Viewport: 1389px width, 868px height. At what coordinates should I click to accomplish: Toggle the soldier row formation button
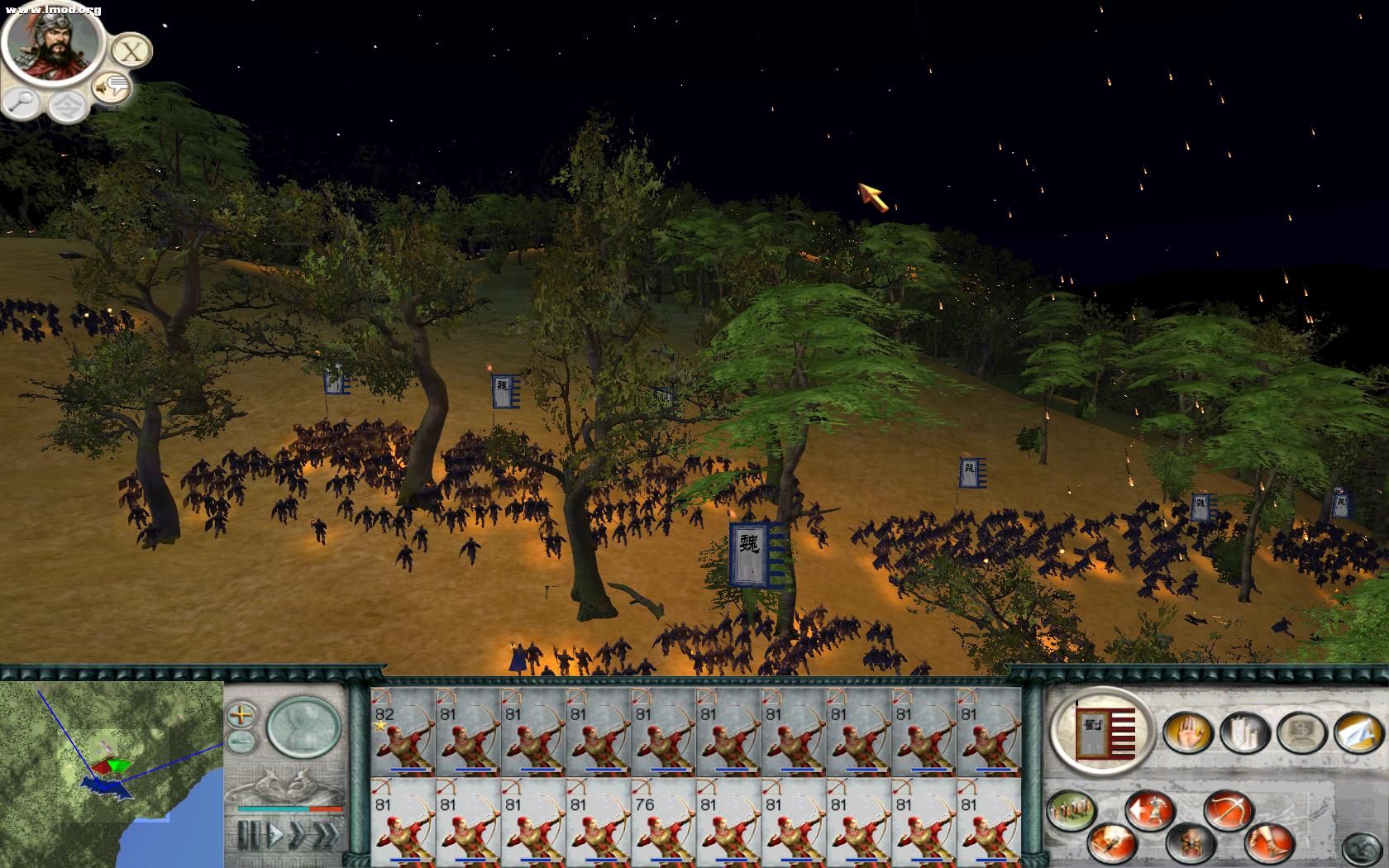click(1072, 810)
